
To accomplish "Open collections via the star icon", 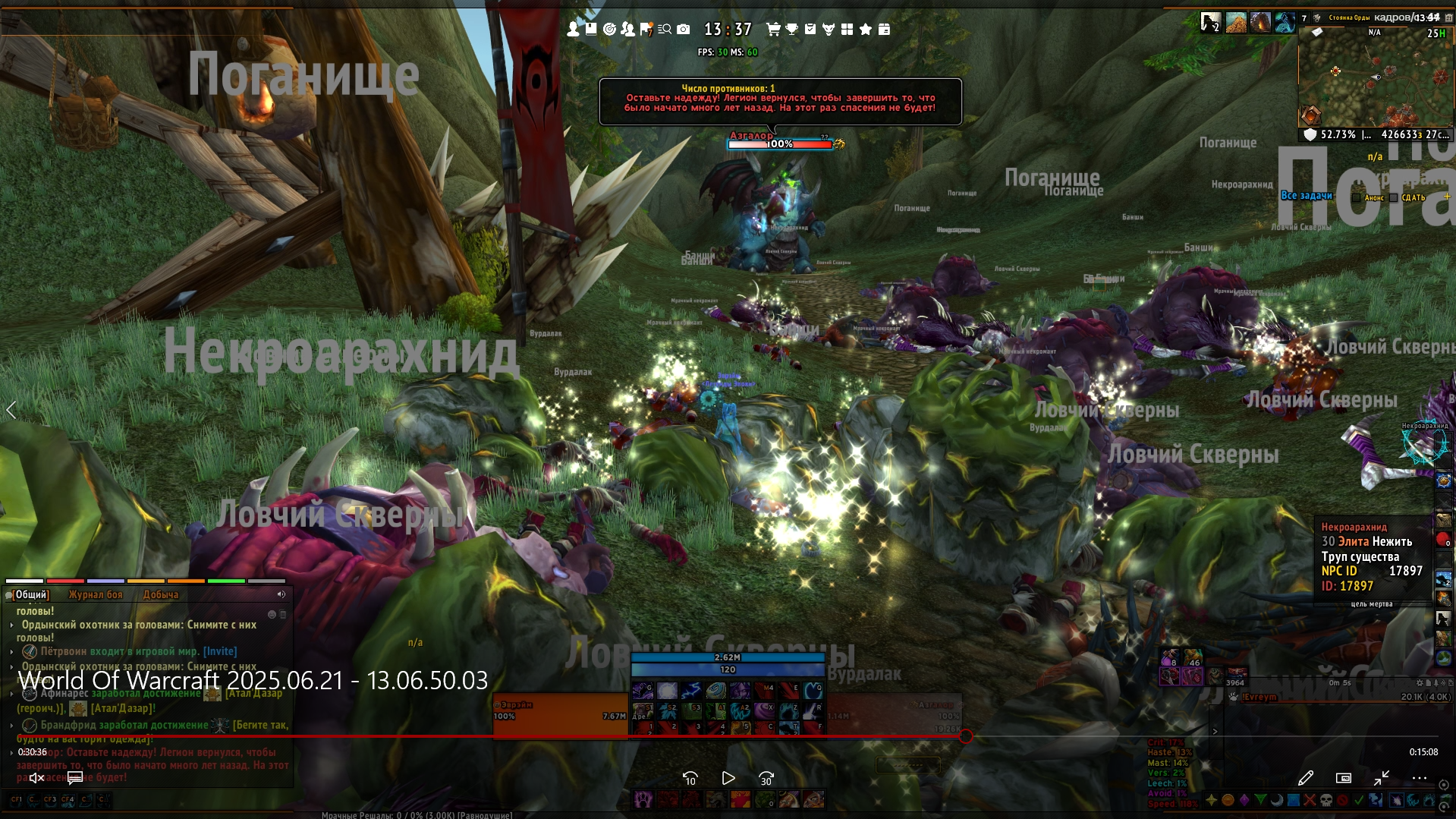I will tap(865, 29).
